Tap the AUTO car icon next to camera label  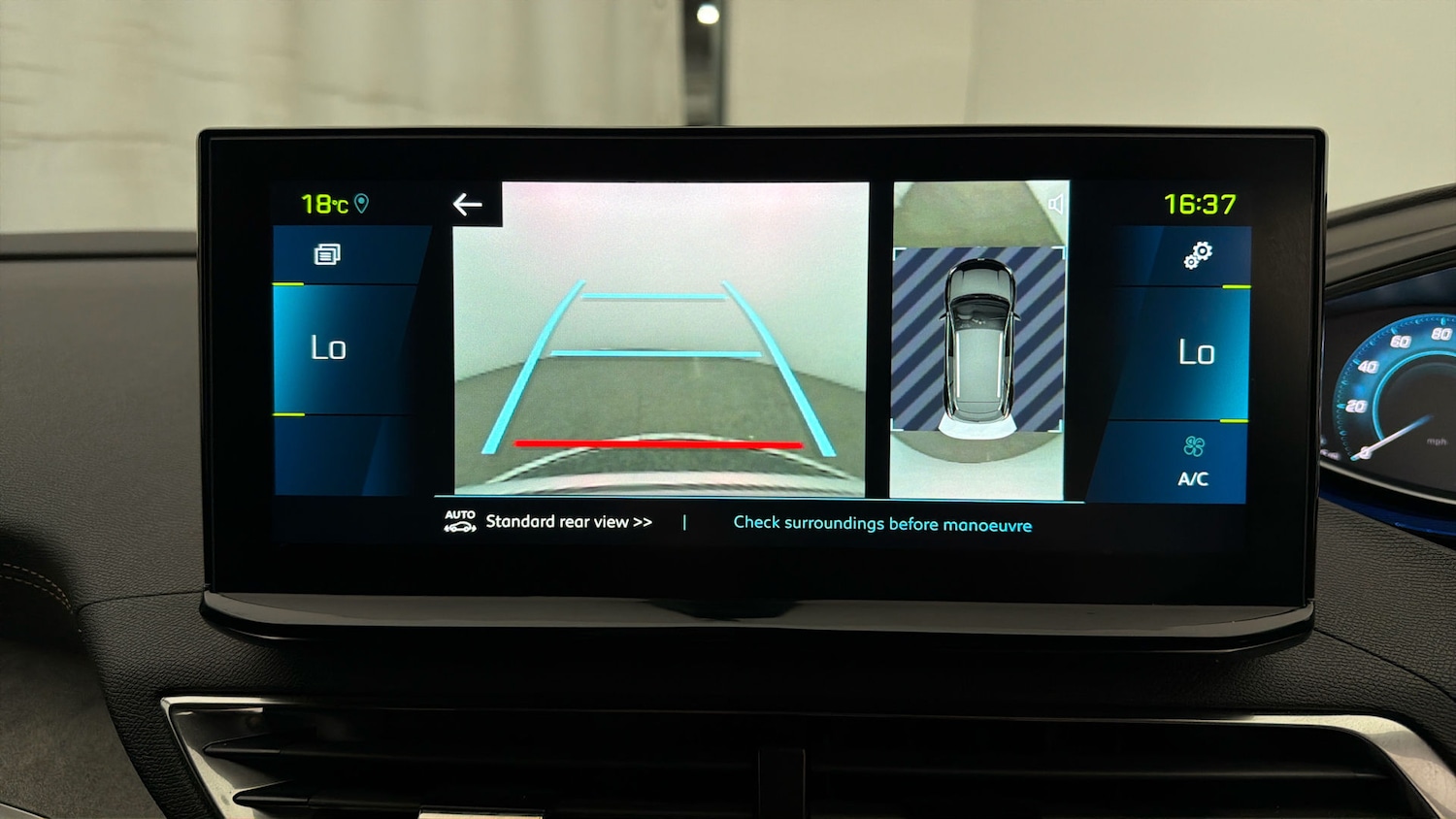point(458,521)
